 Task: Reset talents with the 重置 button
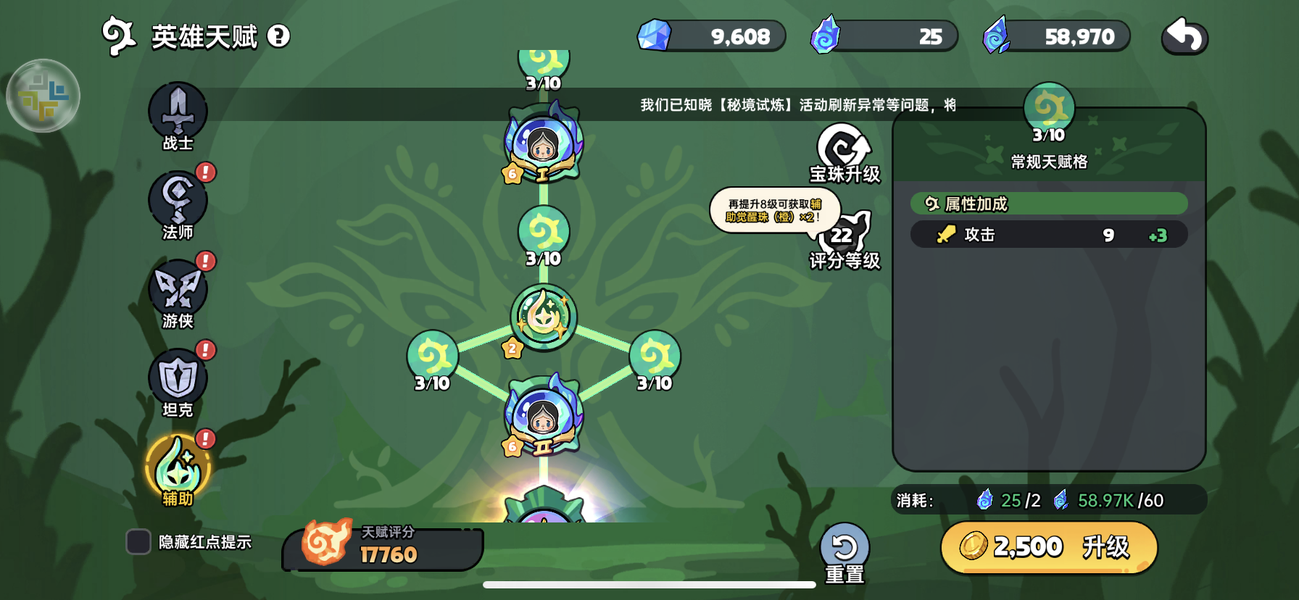pos(844,551)
